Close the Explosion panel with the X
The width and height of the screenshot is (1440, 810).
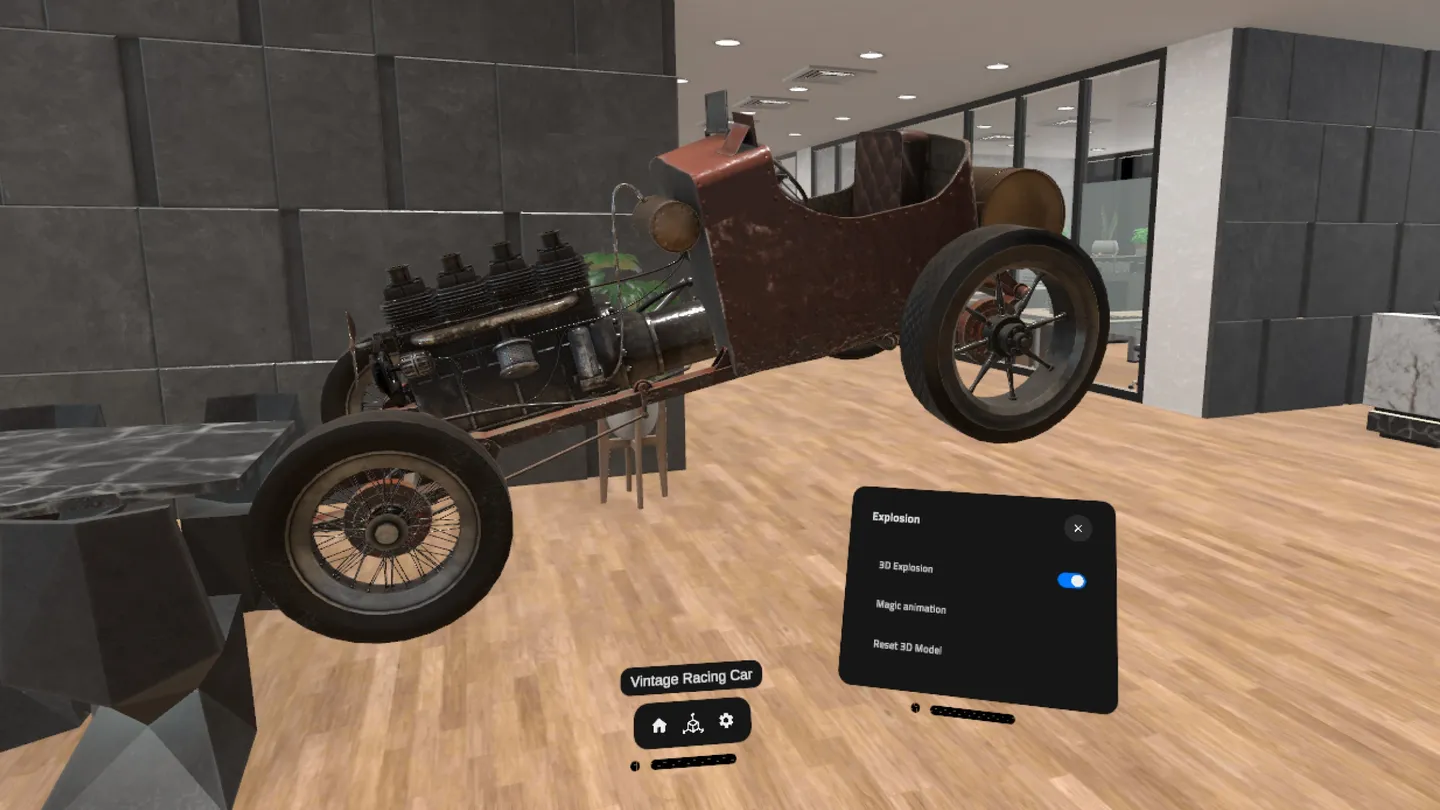(x=1077, y=528)
